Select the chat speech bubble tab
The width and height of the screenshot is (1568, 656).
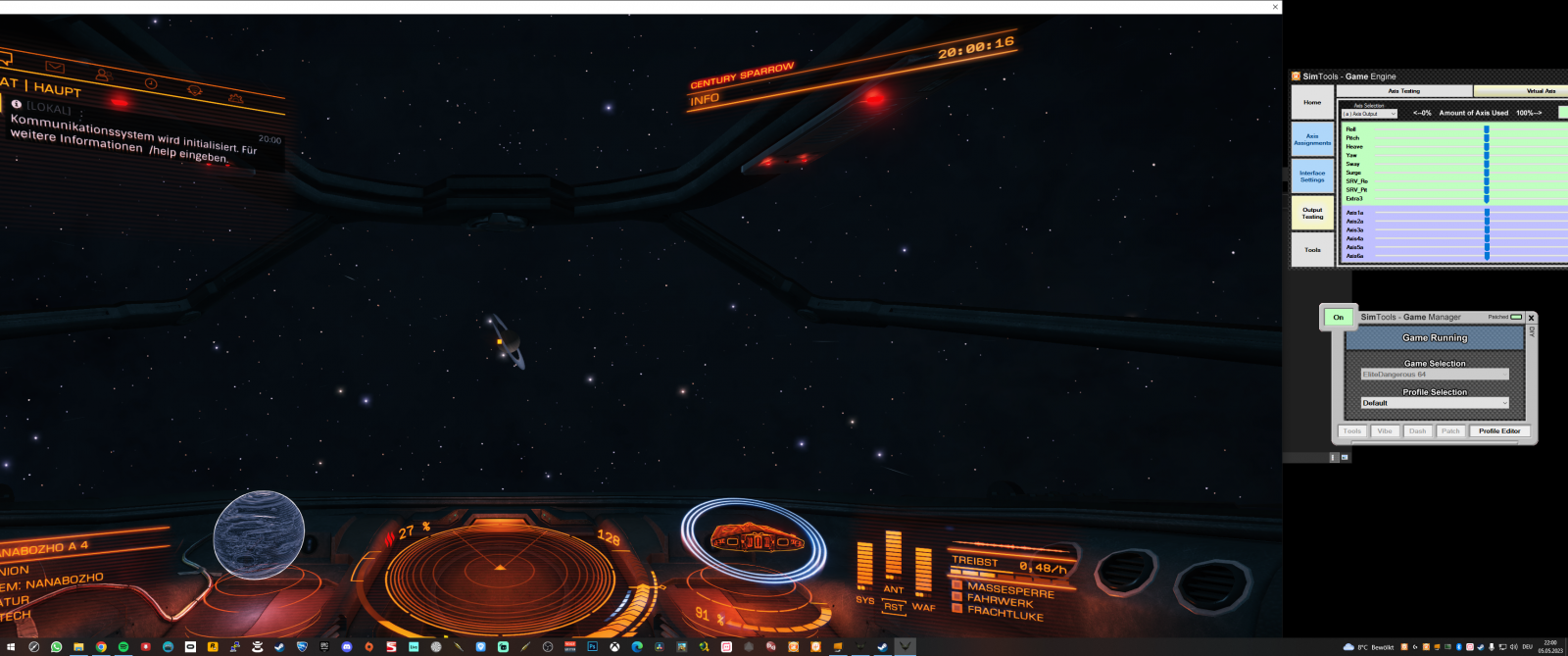pyautogui.click(x=5, y=58)
